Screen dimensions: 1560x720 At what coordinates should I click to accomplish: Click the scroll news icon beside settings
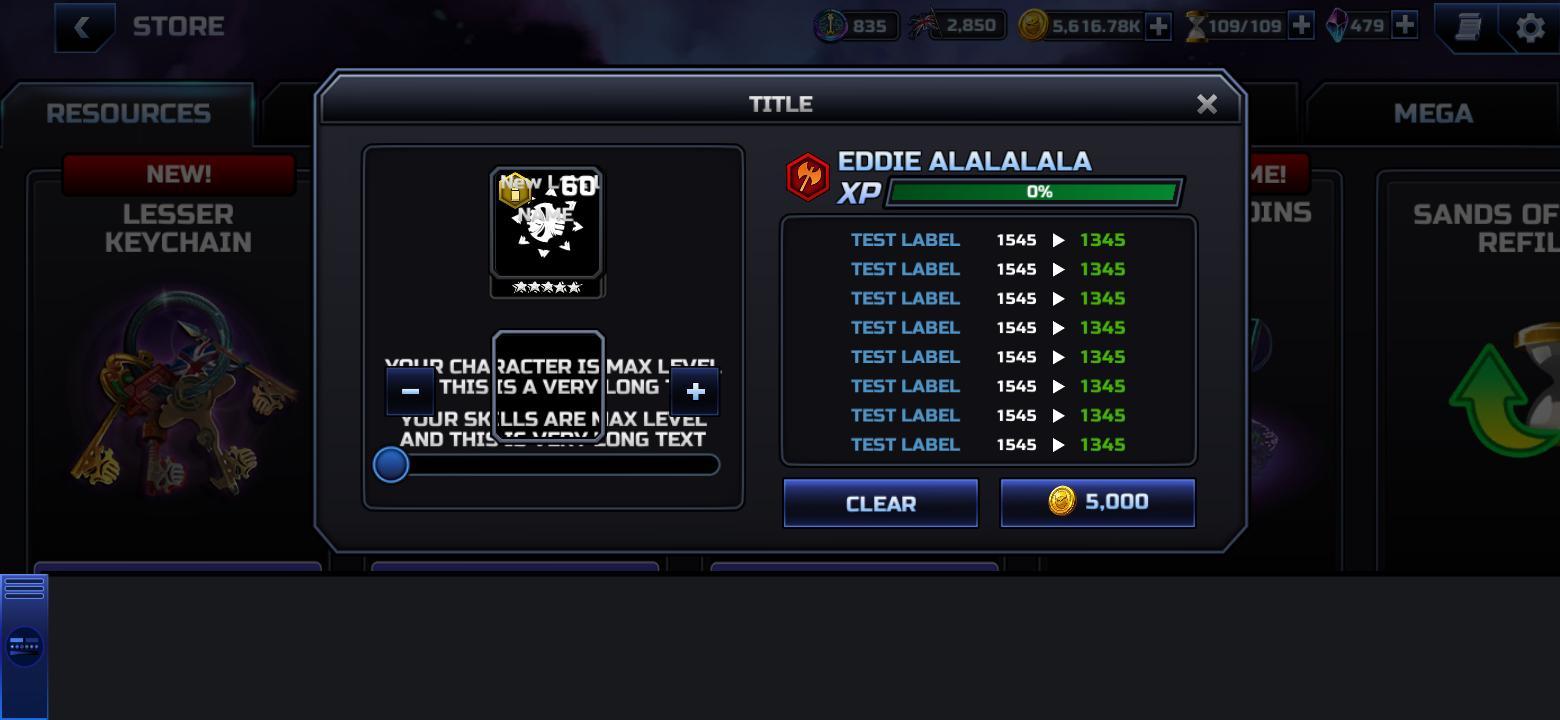[x=1466, y=27]
